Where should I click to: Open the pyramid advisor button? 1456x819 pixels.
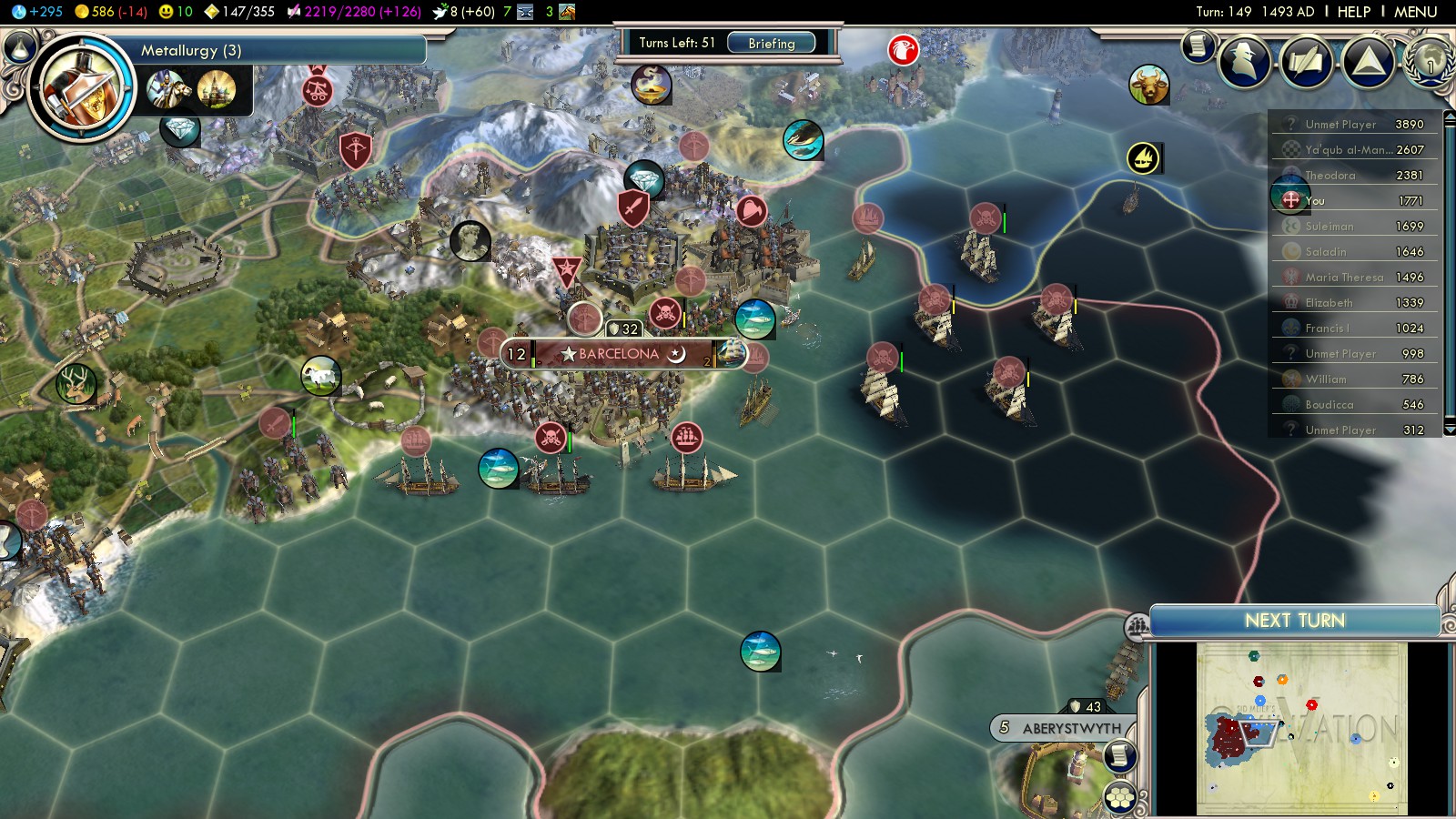click(1369, 62)
